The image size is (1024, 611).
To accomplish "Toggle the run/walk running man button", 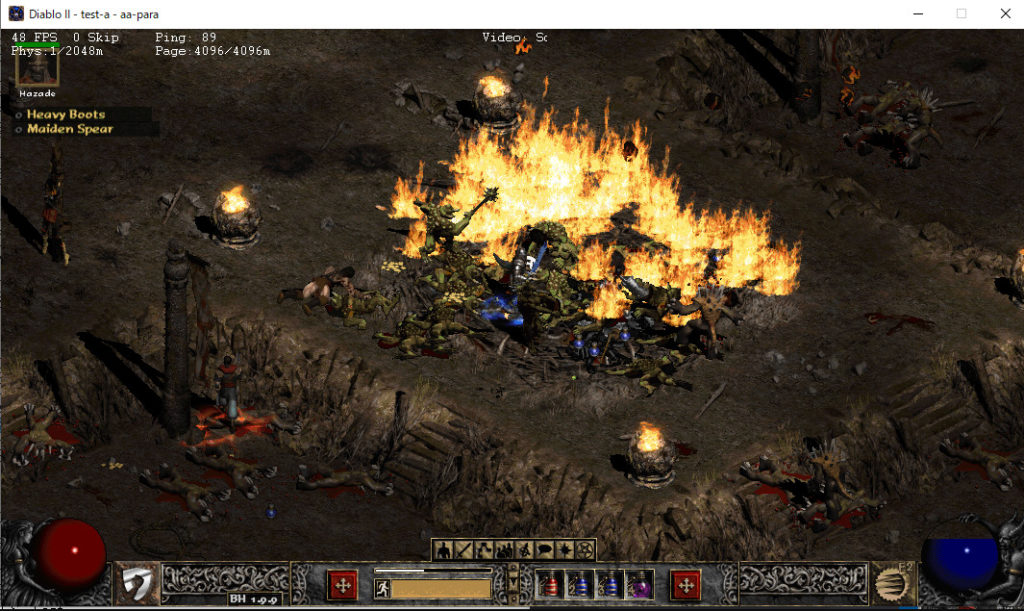I will click(x=382, y=587).
